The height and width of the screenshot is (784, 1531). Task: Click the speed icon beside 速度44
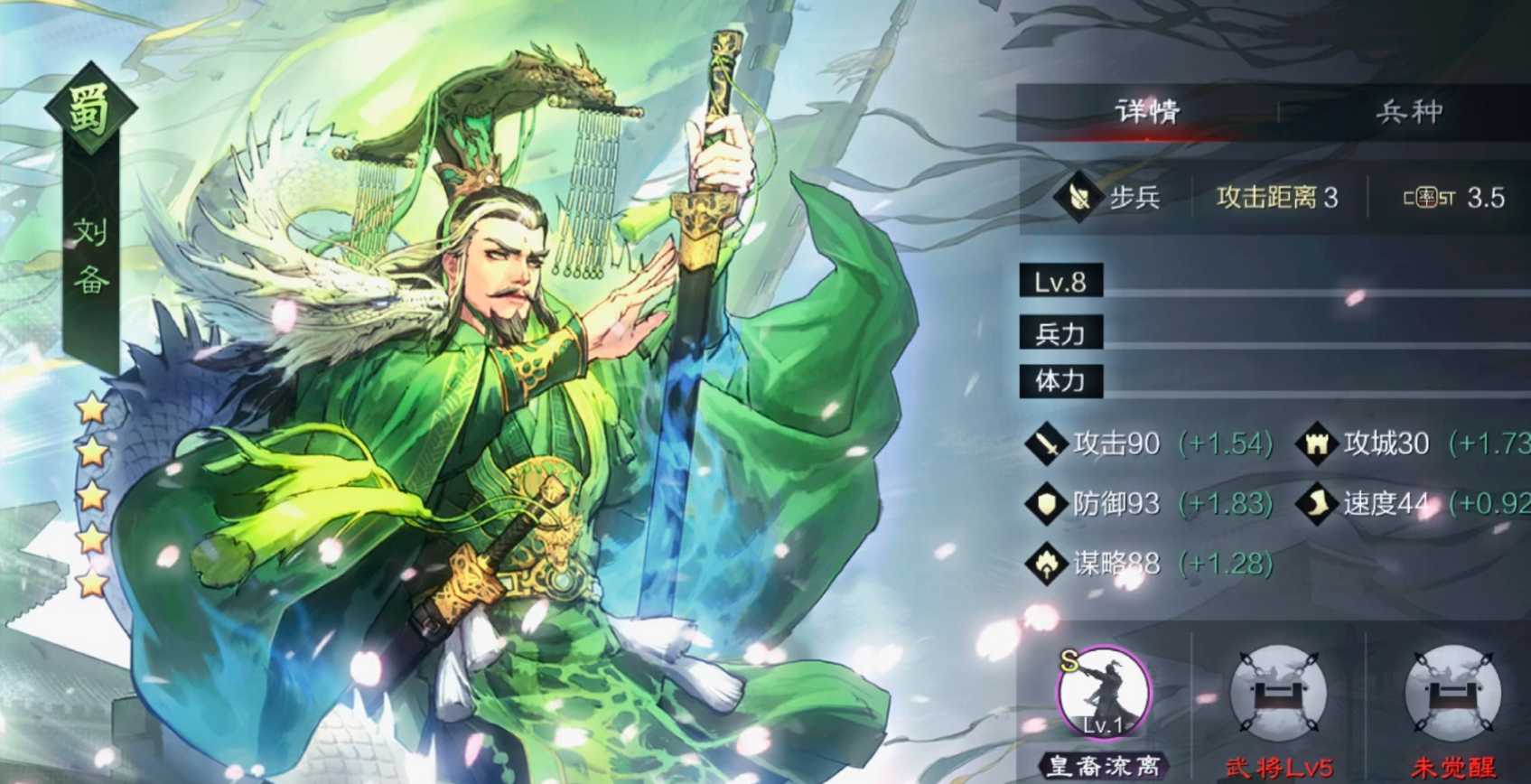point(1318,503)
